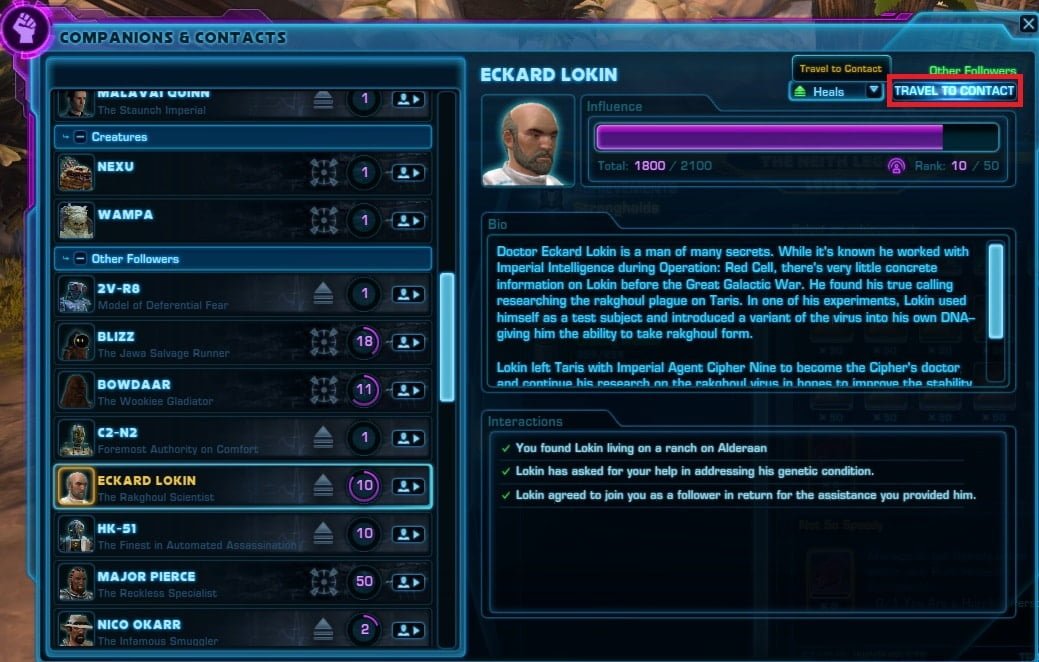Screen dimensions: 1039x662
Task: Select the Nexu creature companion
Action: pos(200,173)
